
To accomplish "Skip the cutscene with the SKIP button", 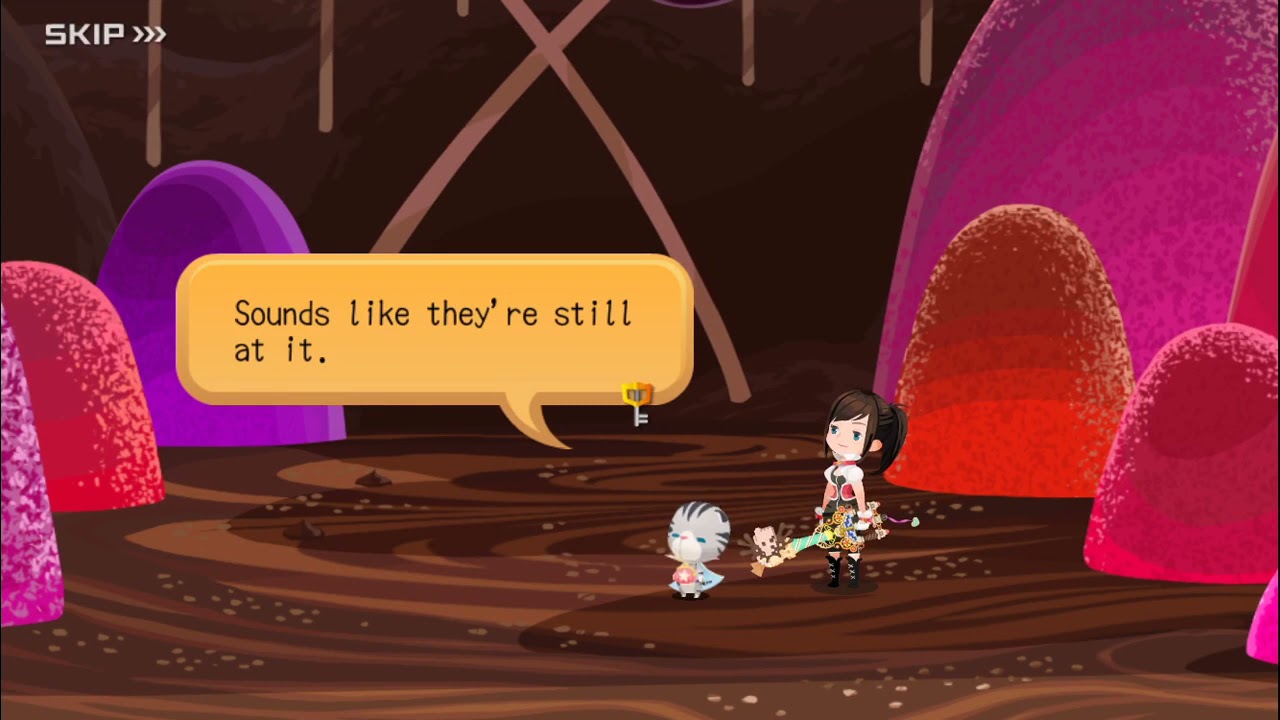I will click(105, 35).
